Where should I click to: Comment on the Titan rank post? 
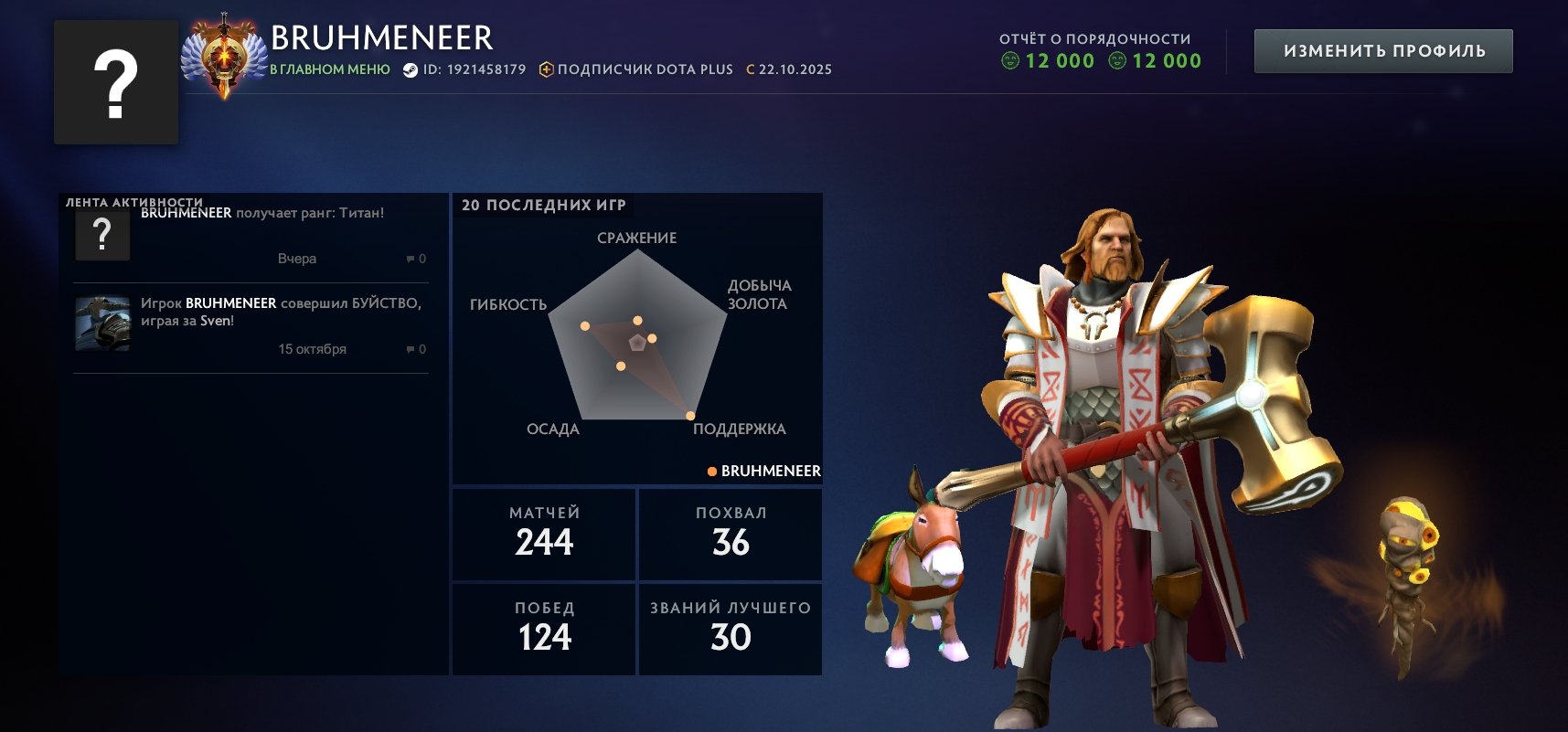[416, 259]
